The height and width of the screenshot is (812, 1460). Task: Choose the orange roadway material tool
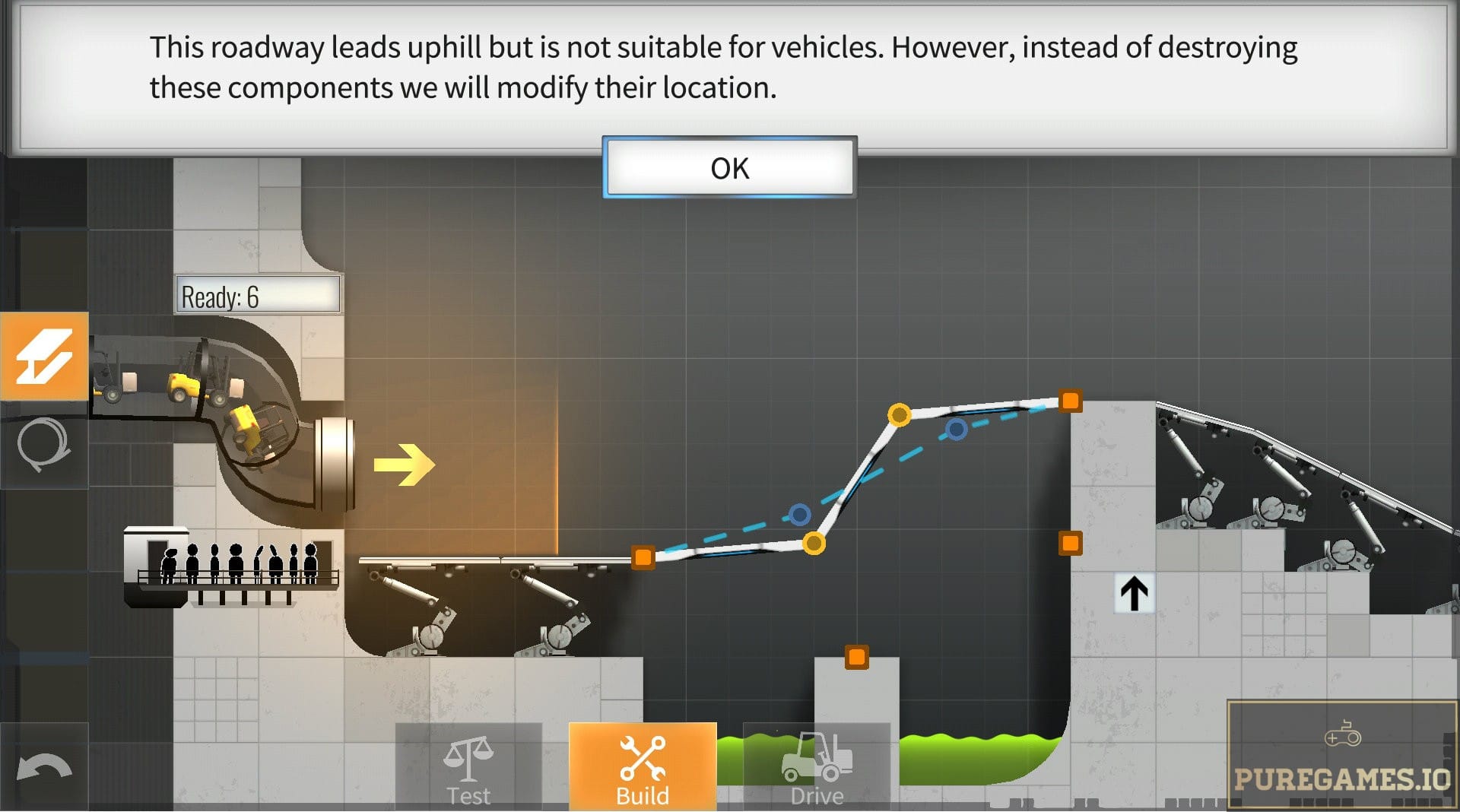click(44, 356)
